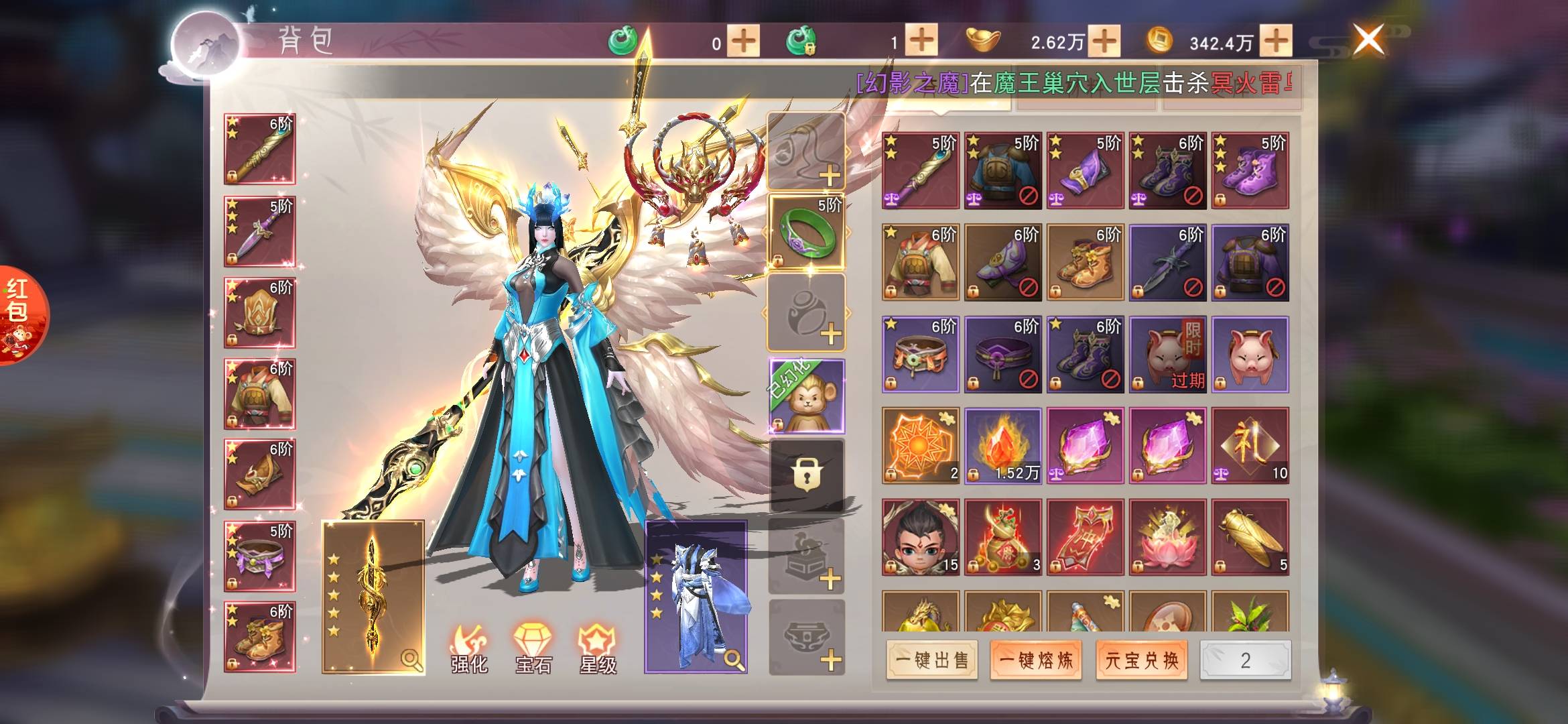Inspect the golden weapon card
This screenshot has height=724, width=1568.
[373, 597]
